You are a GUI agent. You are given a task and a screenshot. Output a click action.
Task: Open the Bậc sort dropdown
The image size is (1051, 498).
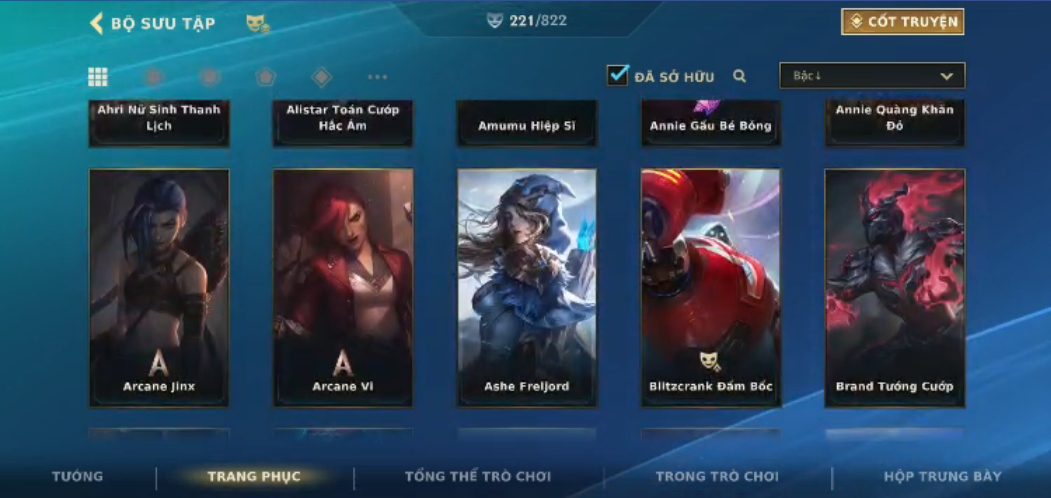coord(872,76)
